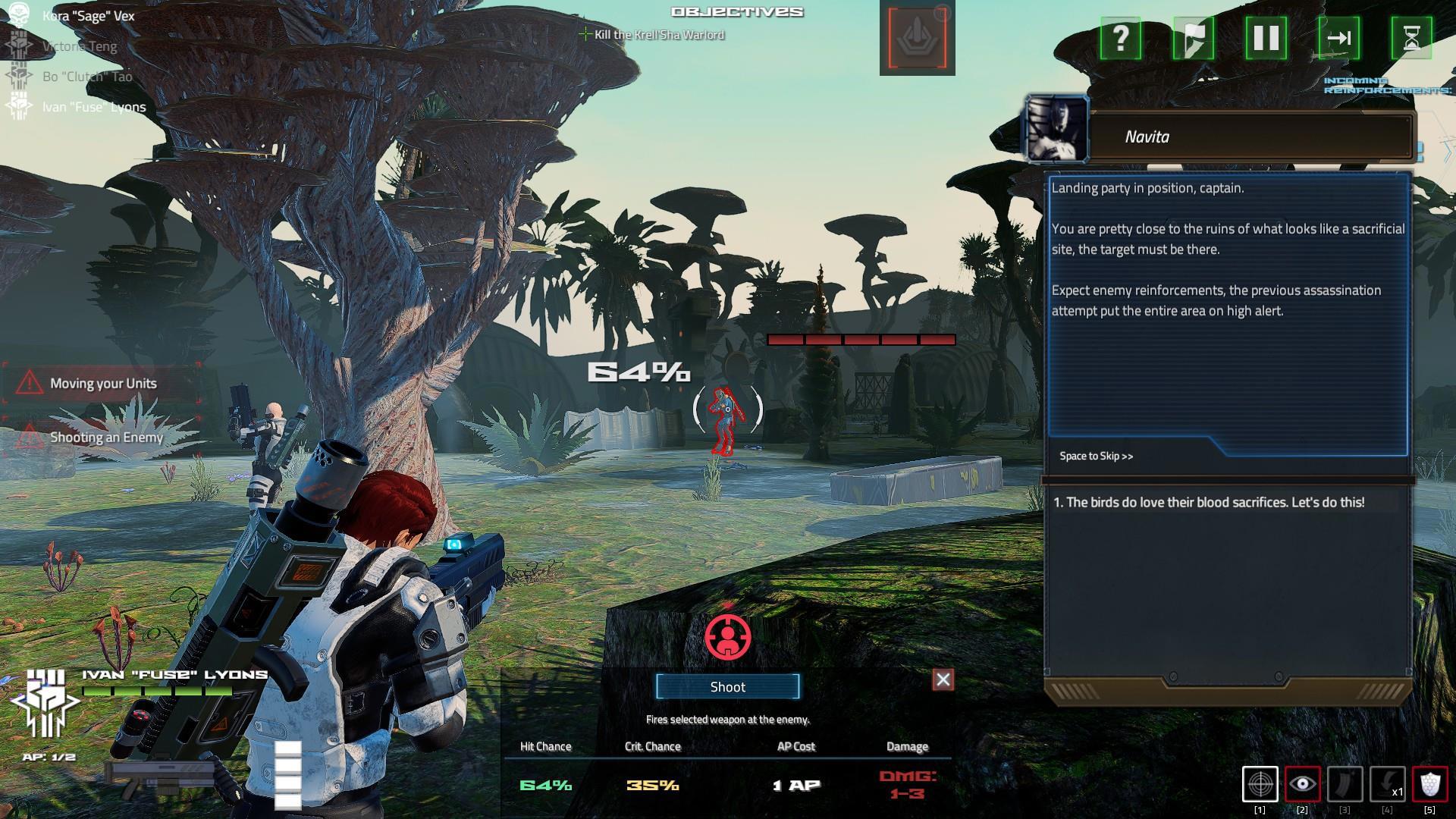Screen dimensions: 1456x819
Task: Click the arrow-to-bar next unit button
Action: point(1338,38)
